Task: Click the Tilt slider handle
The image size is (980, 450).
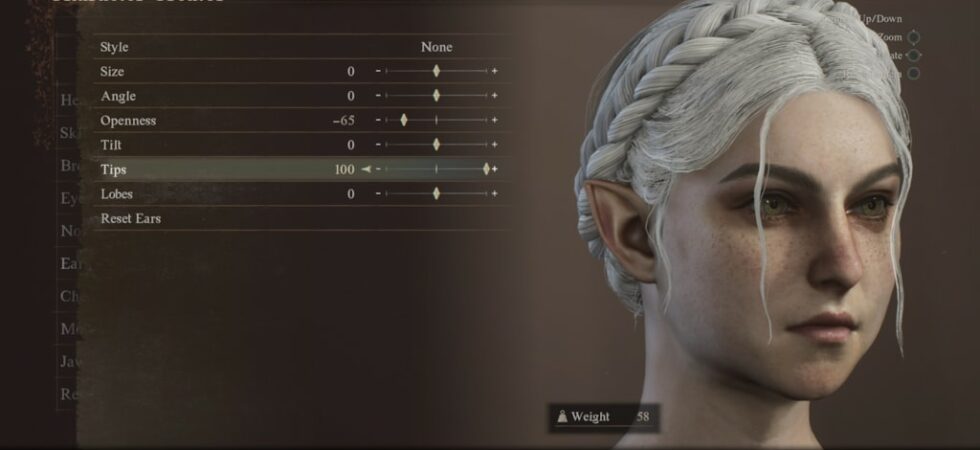Action: (436, 145)
